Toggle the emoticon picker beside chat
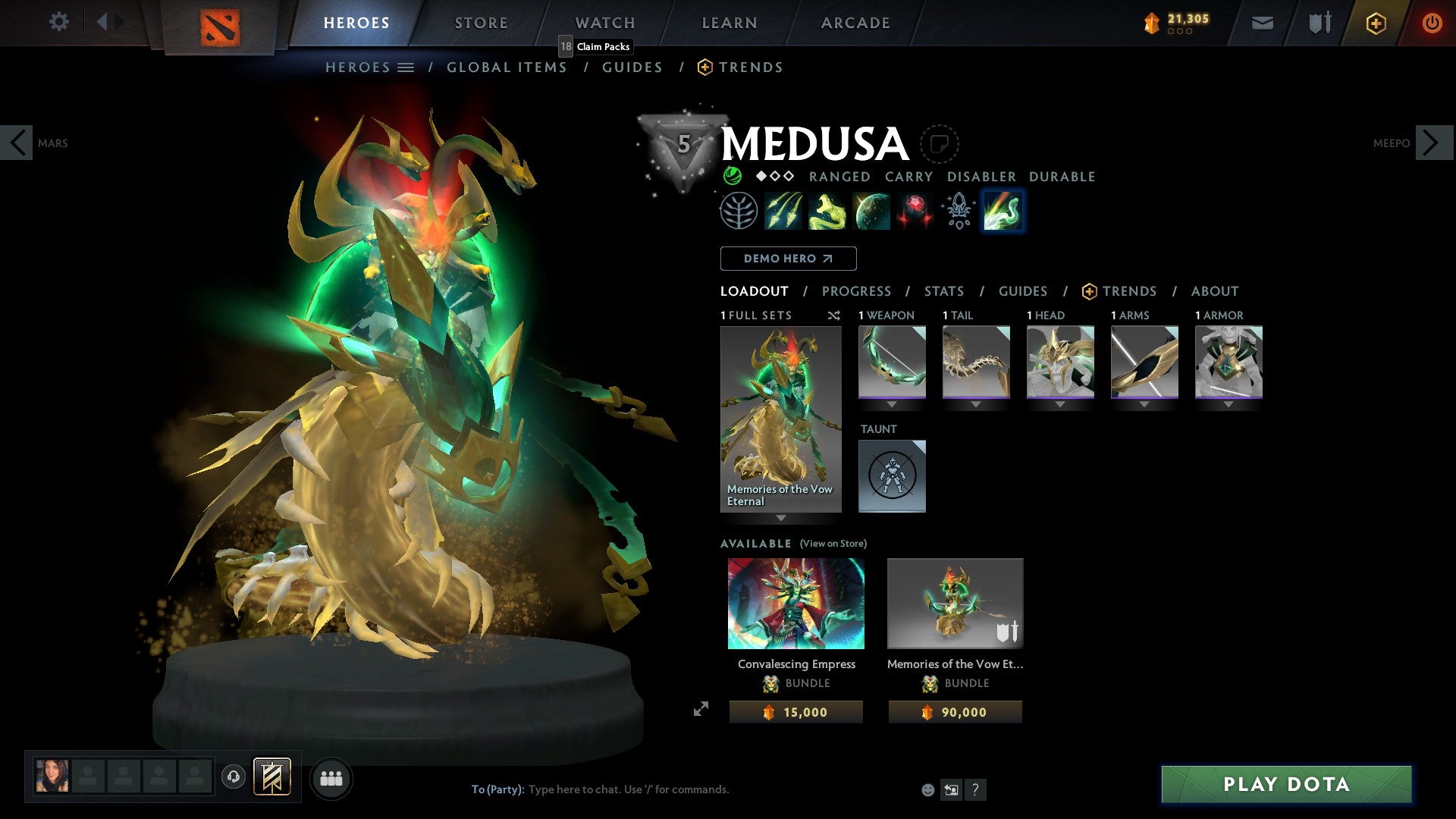This screenshot has width=1456, height=819. coord(927,789)
